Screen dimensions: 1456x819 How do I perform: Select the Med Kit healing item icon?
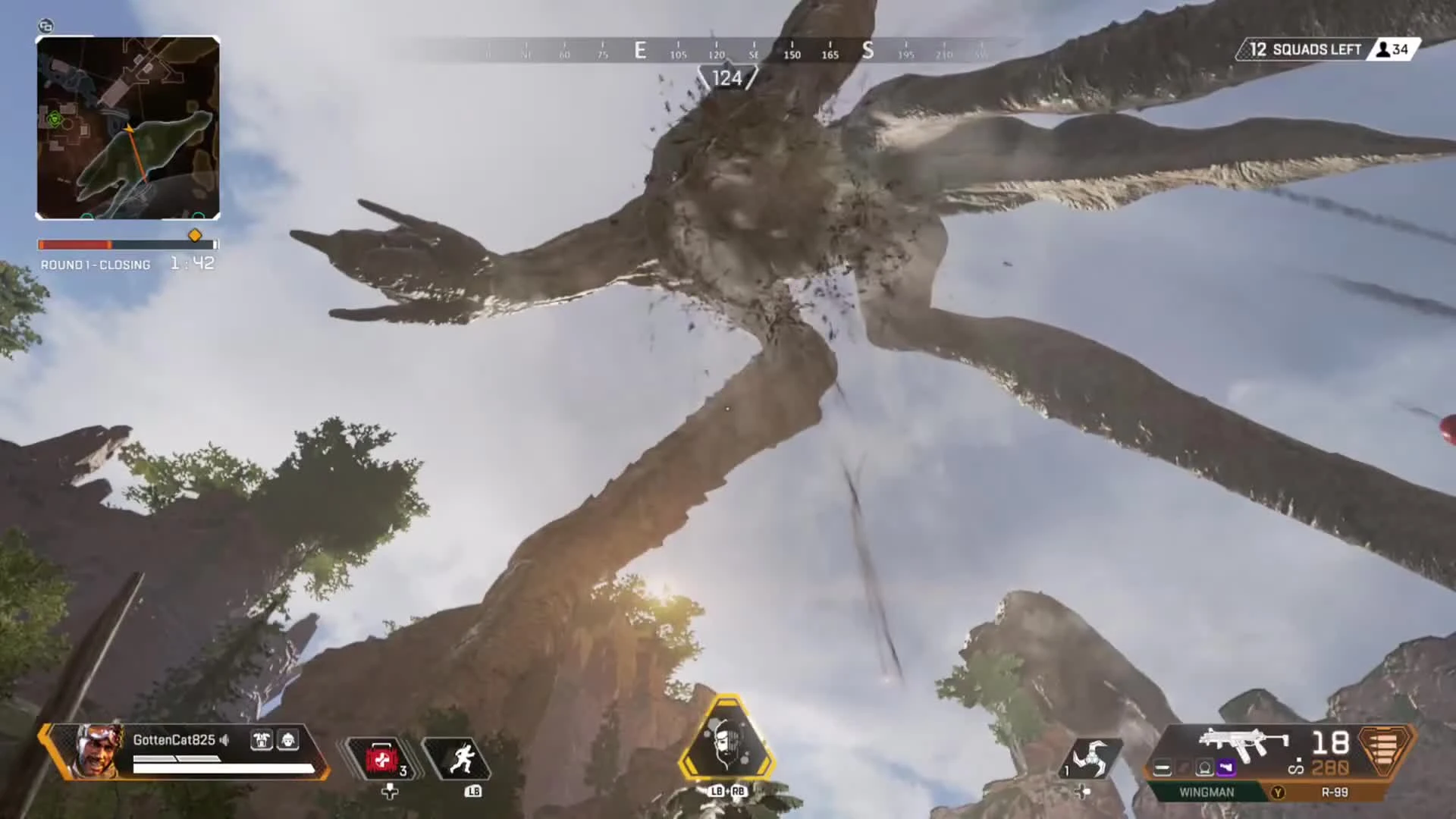click(x=381, y=758)
